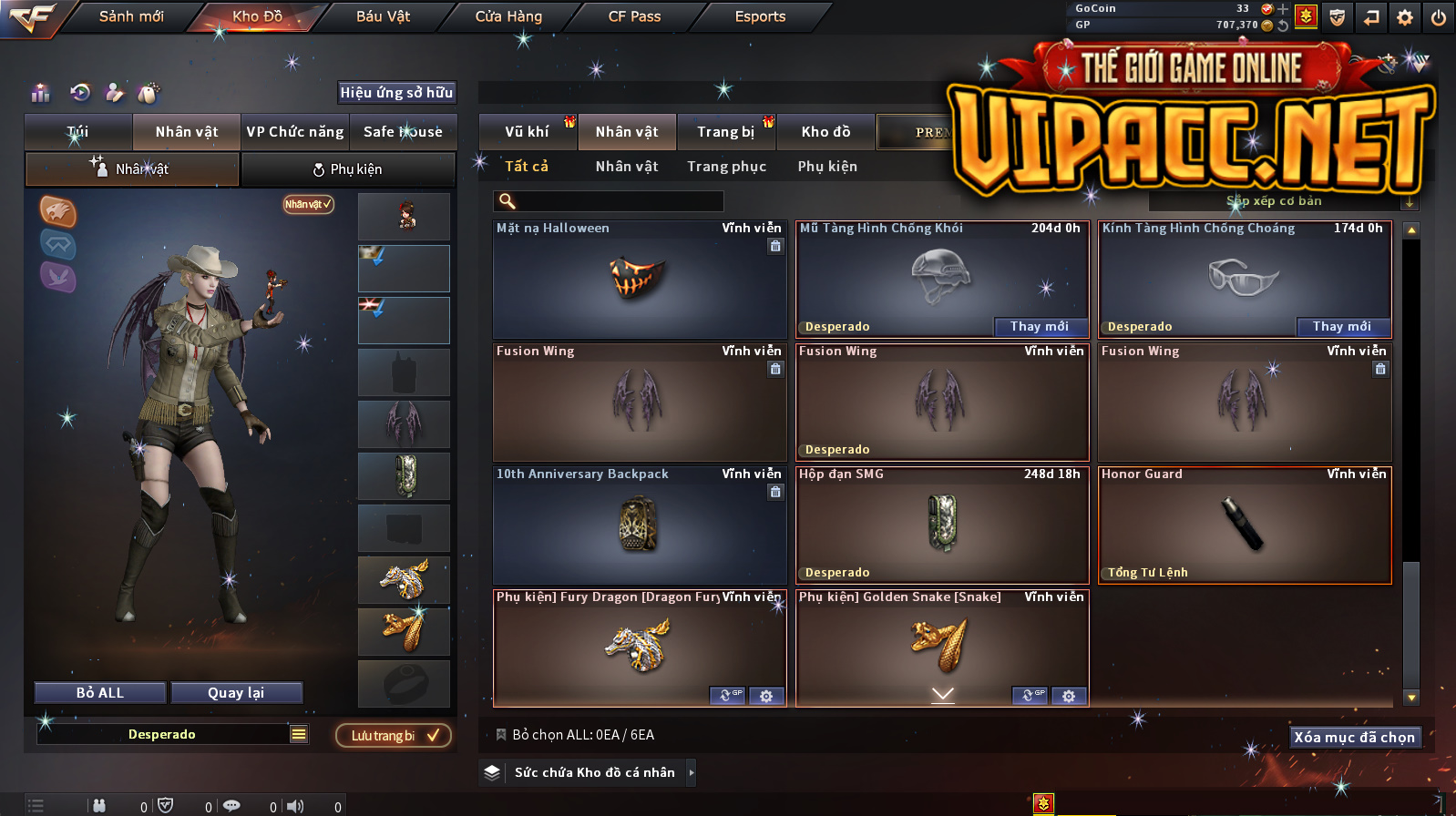
Task: Click the Quay lại button
Action: click(x=236, y=693)
